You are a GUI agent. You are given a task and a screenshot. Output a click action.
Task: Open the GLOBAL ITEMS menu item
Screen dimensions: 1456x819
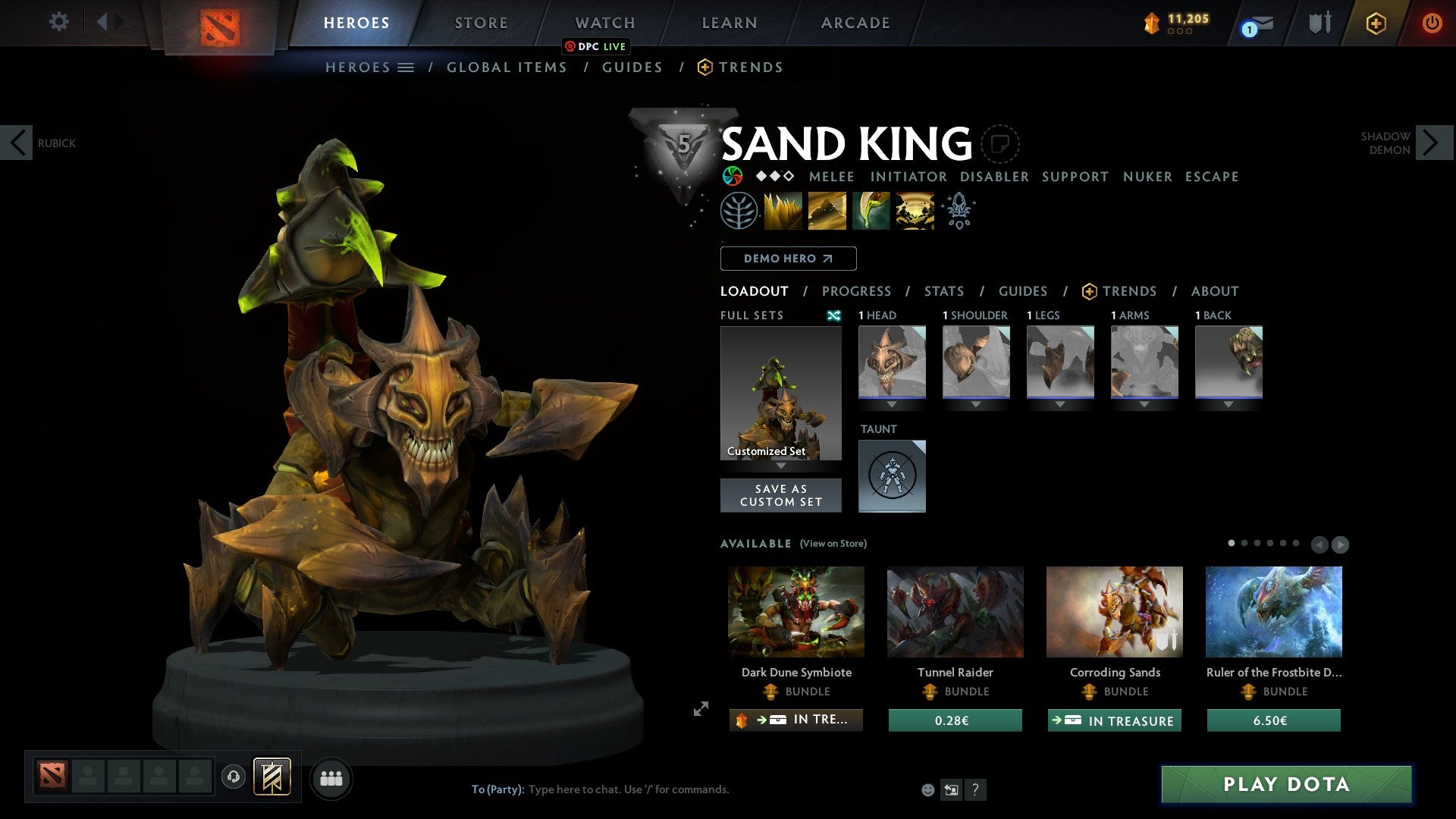[507, 67]
